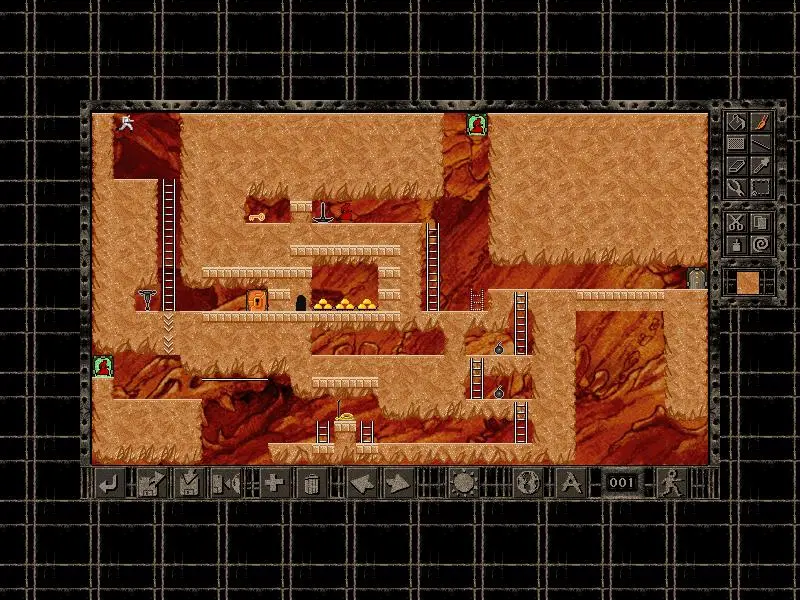
Task: Test the level with the running man button
Action: pos(669,484)
